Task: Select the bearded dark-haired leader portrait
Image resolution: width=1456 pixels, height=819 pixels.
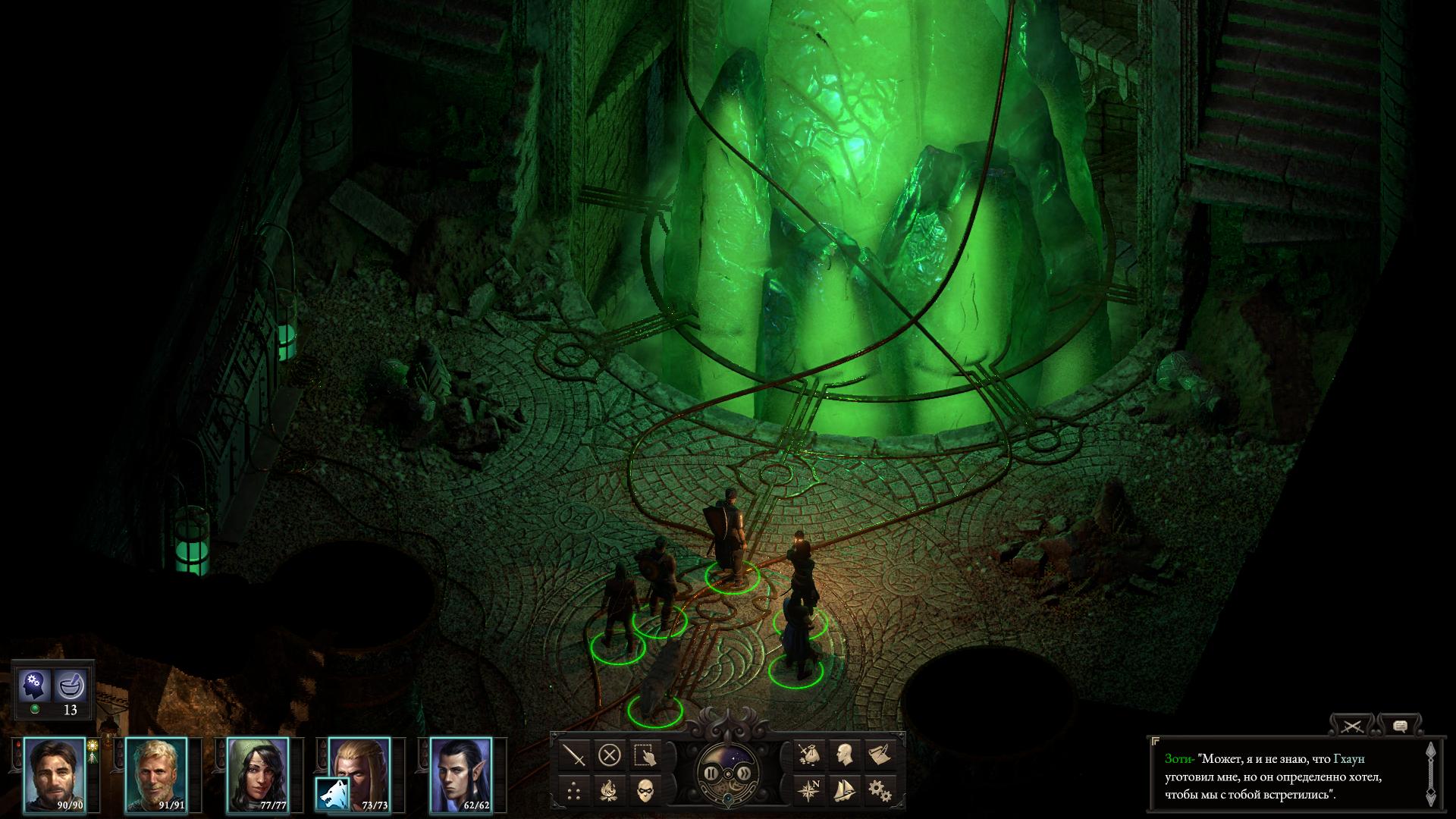Action: tap(55, 773)
